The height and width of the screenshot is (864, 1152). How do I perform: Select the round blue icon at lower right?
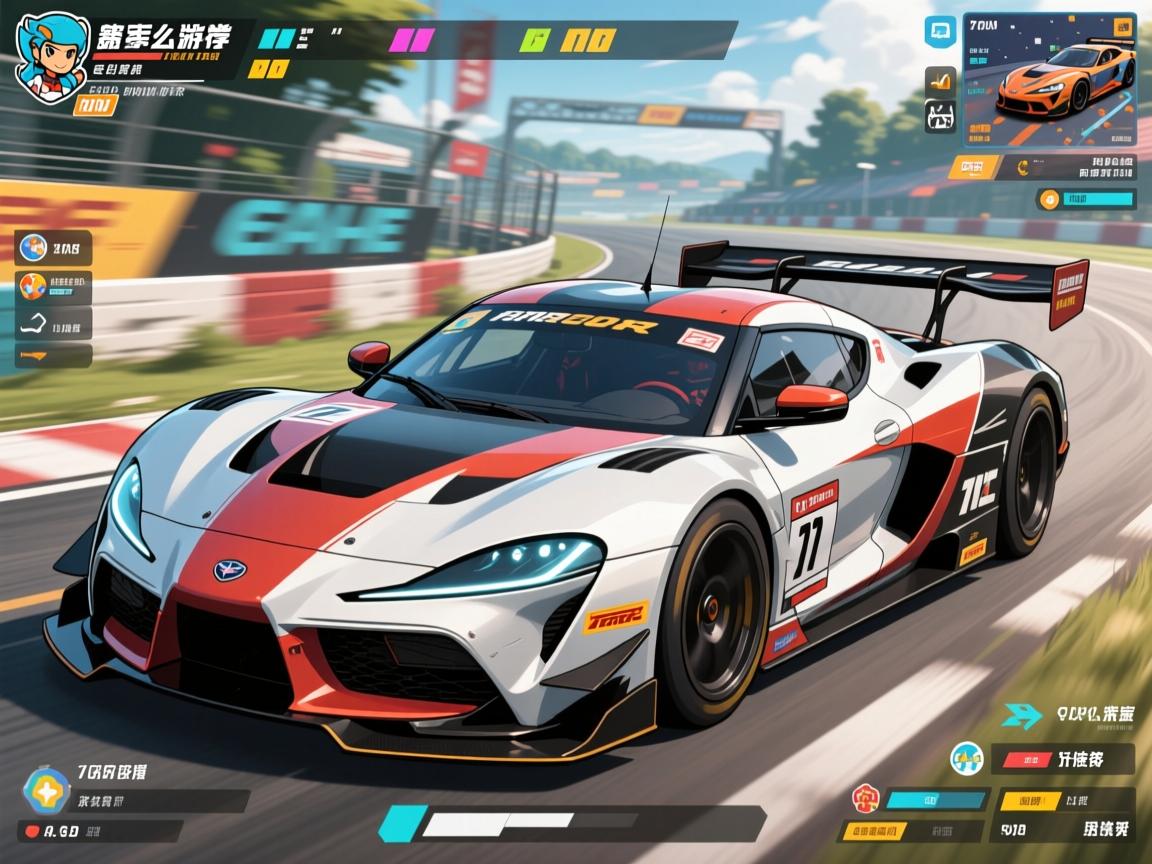tap(966, 758)
